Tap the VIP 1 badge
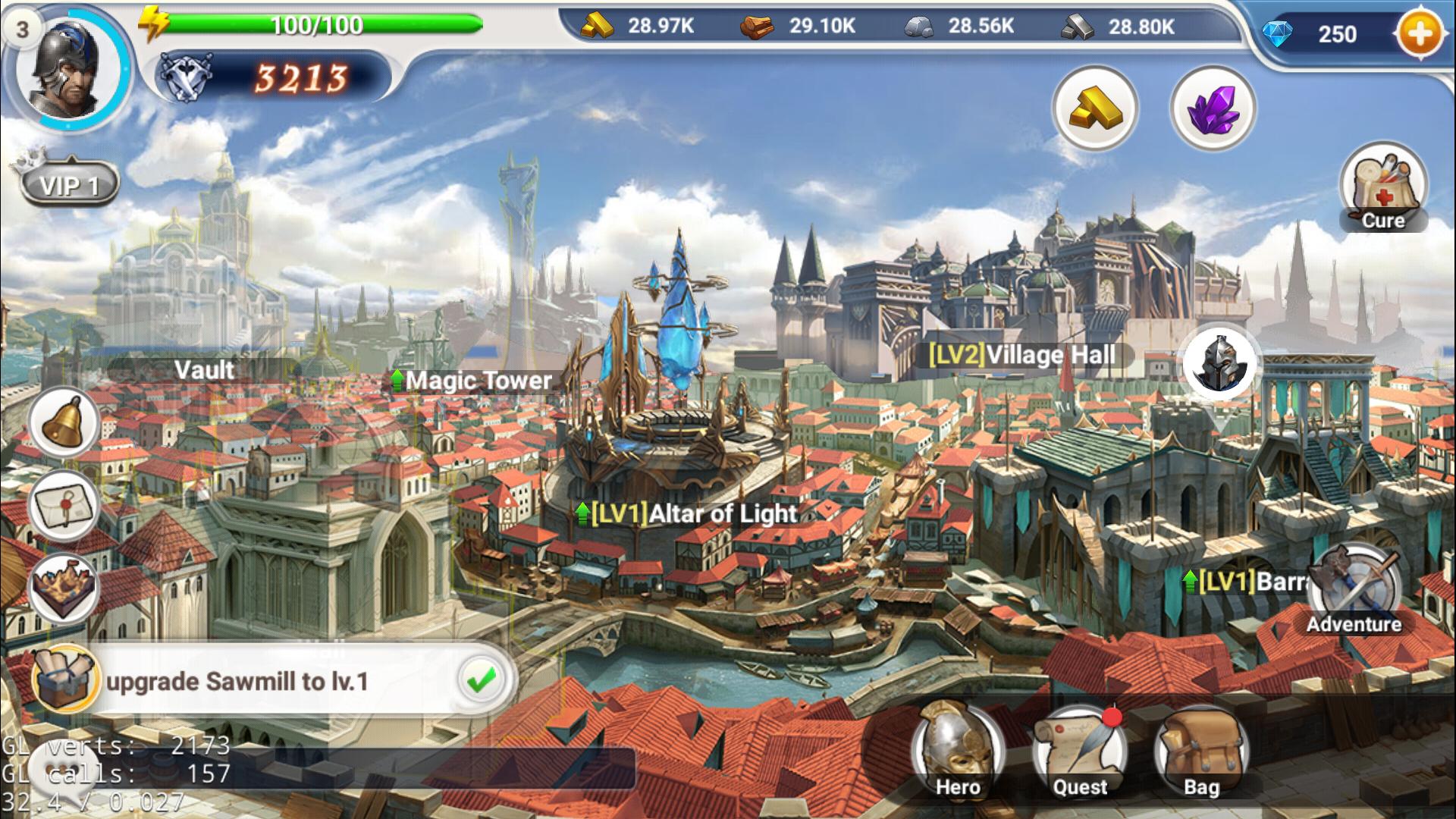This screenshot has height=819, width=1456. coord(69,184)
